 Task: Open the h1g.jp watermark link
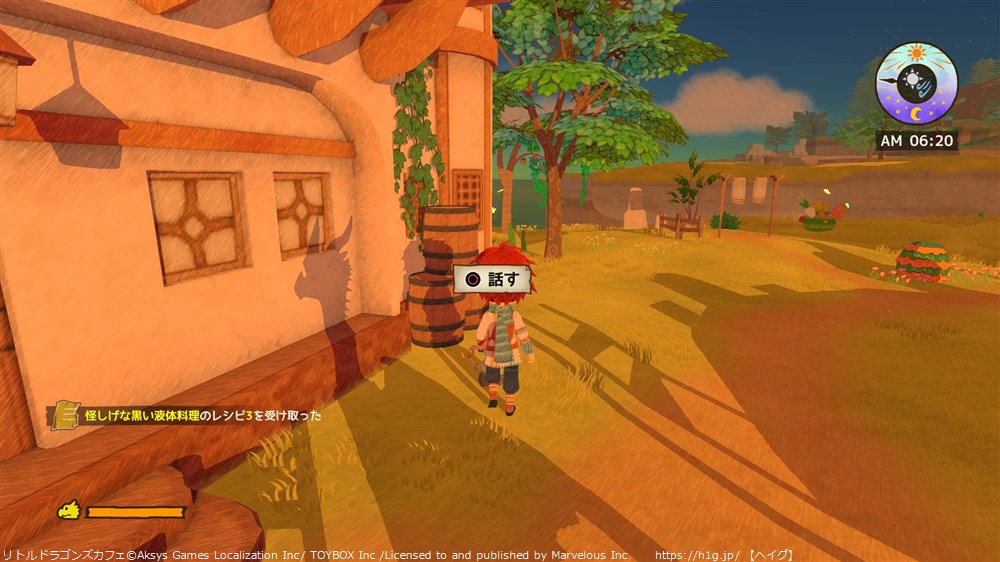click(x=698, y=554)
